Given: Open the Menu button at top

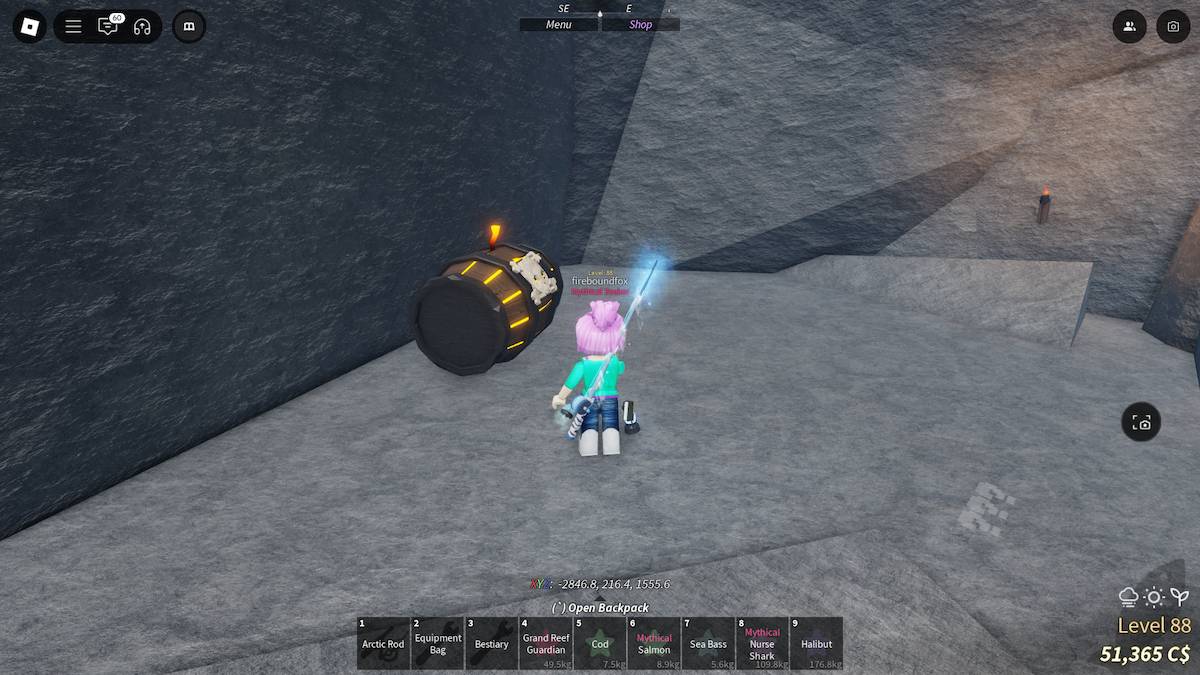Looking at the screenshot, I should pos(558,25).
